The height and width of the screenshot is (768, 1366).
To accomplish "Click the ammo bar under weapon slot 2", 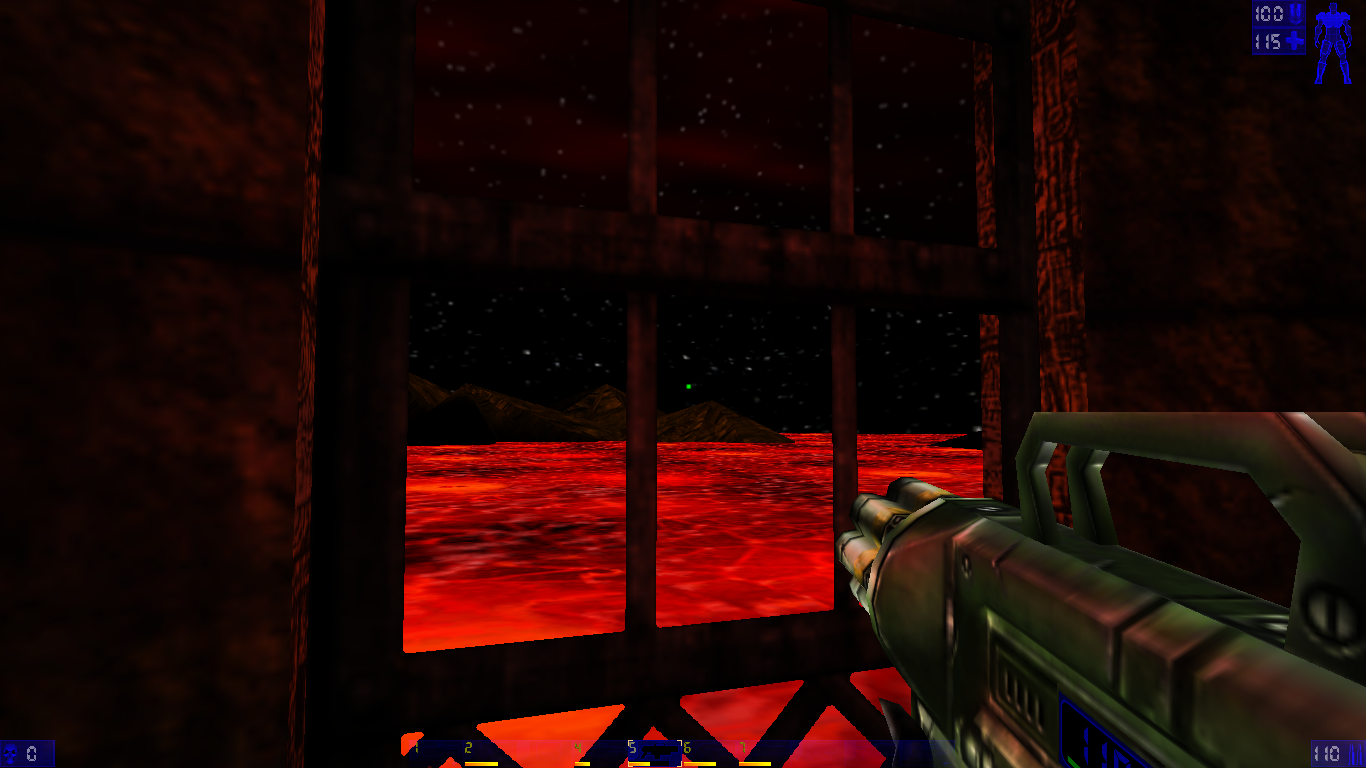I will coord(481,763).
